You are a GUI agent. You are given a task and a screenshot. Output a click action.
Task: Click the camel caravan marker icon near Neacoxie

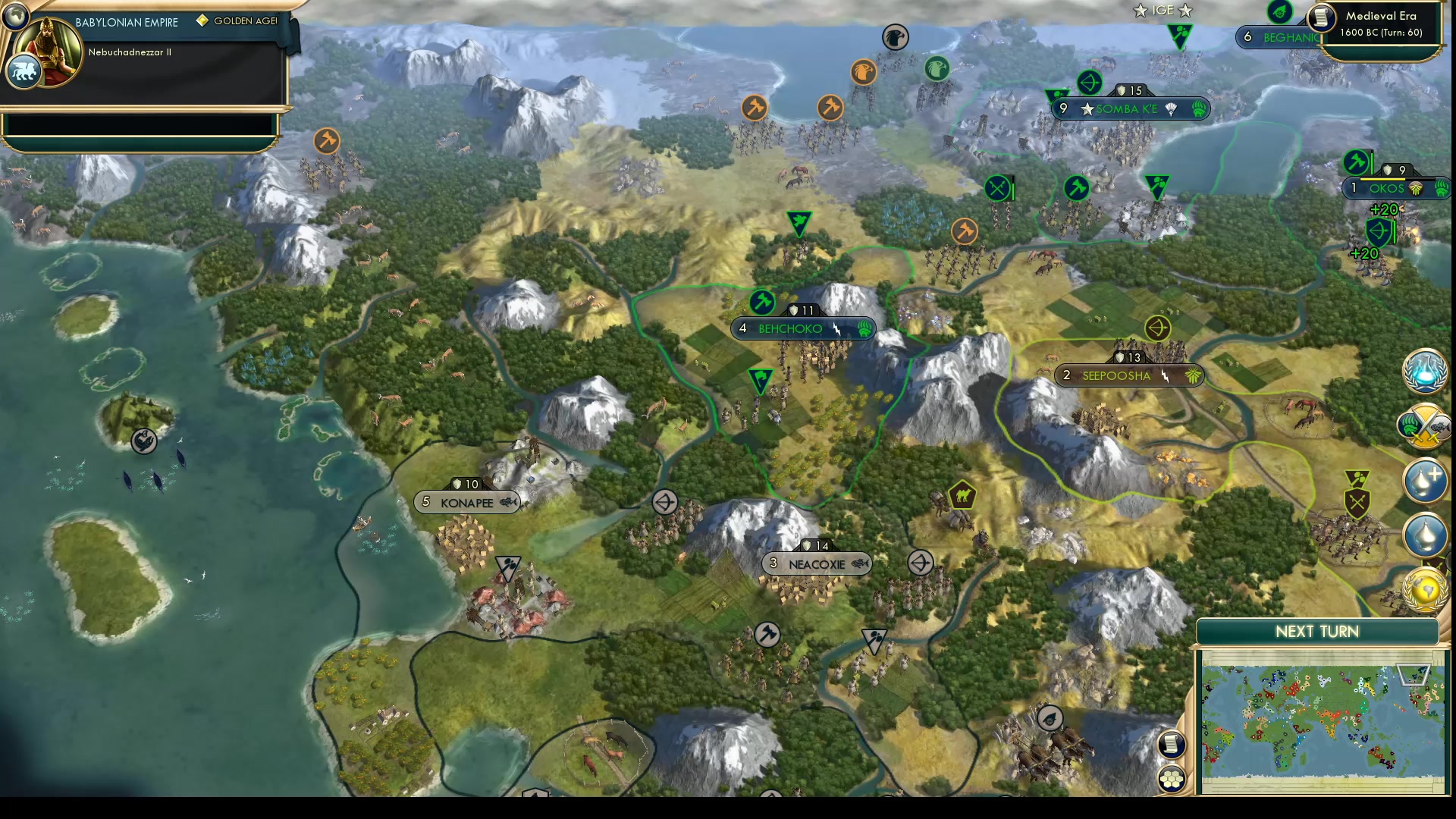pos(962,494)
